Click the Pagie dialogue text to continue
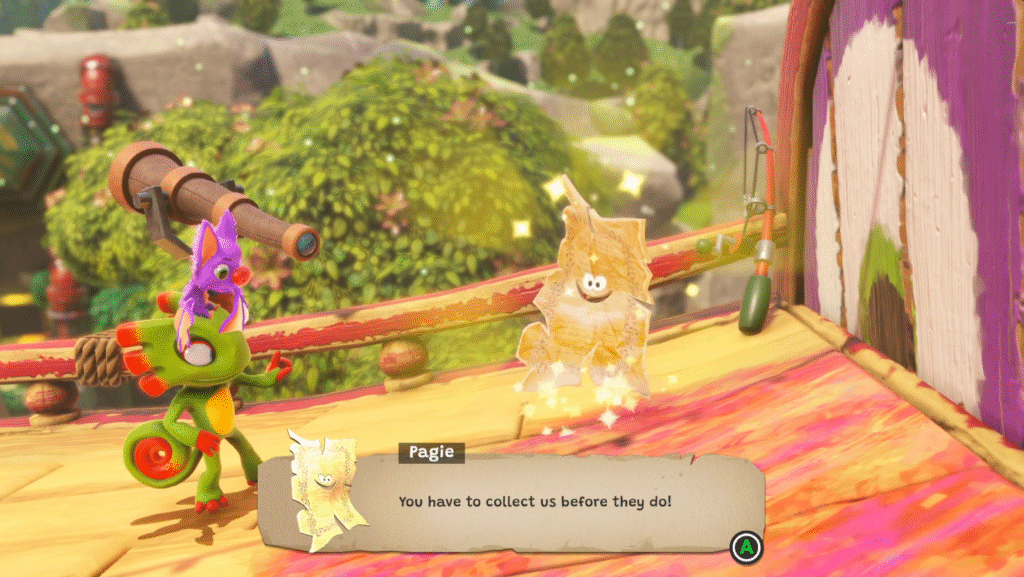The height and width of the screenshot is (577, 1024). (534, 499)
